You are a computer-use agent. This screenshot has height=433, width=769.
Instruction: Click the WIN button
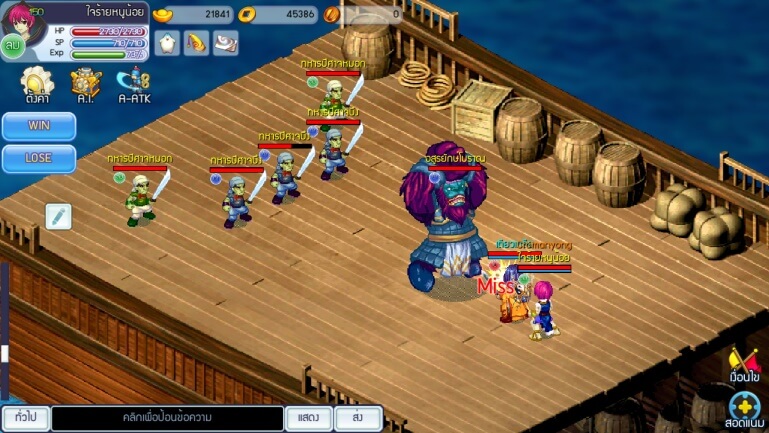[39, 127]
